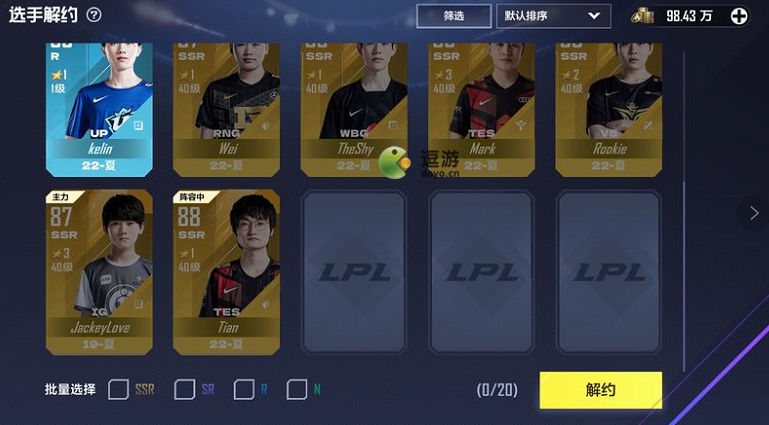Choose the JackeyLove player card

tap(99, 272)
